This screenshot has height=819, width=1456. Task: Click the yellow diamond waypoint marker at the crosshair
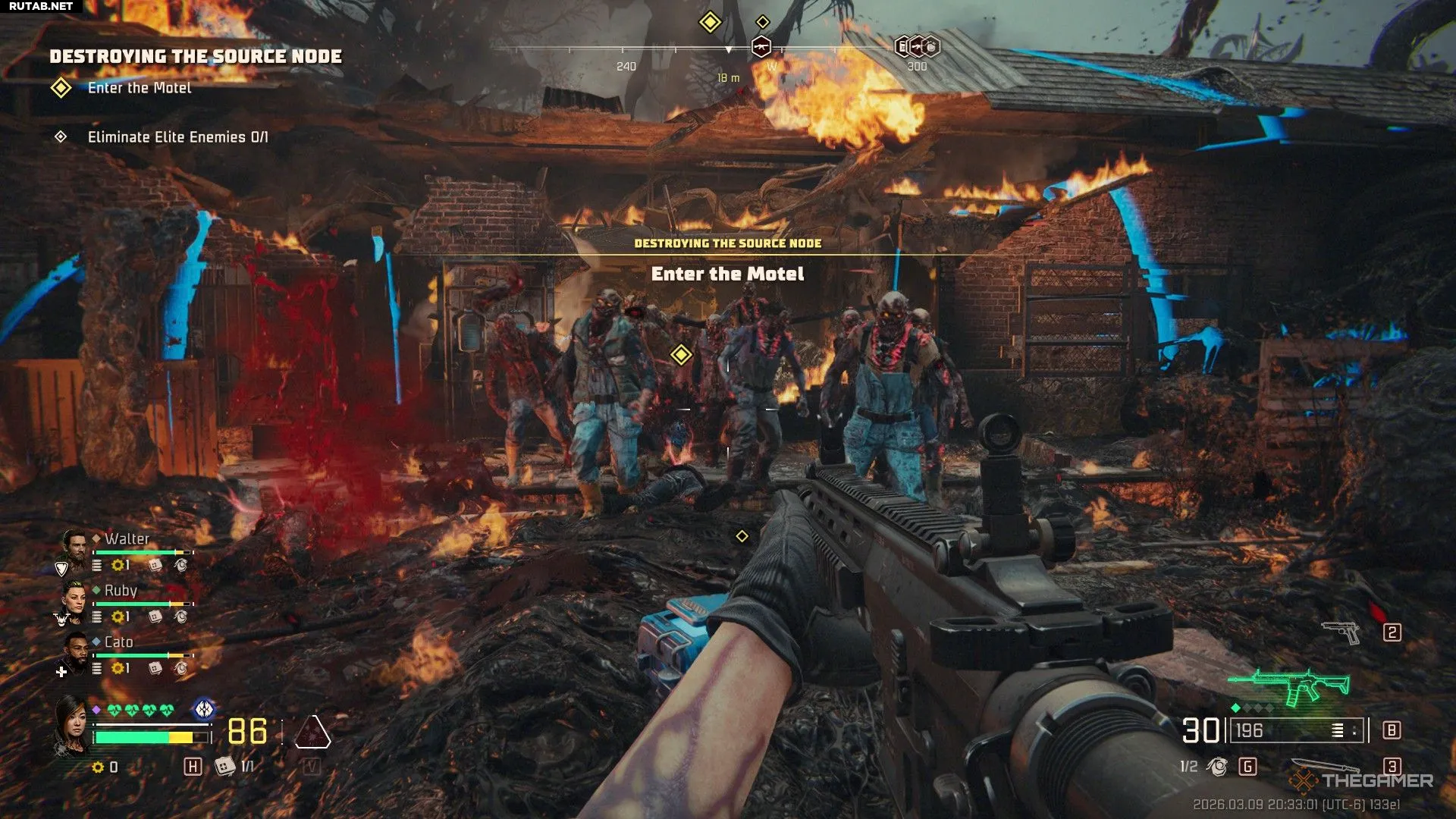[x=681, y=354]
